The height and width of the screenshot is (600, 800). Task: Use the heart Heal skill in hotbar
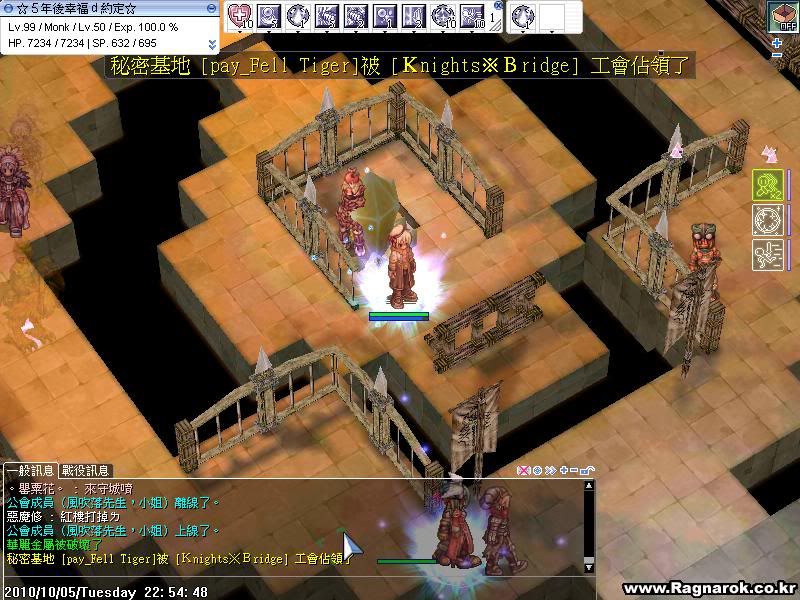point(241,15)
